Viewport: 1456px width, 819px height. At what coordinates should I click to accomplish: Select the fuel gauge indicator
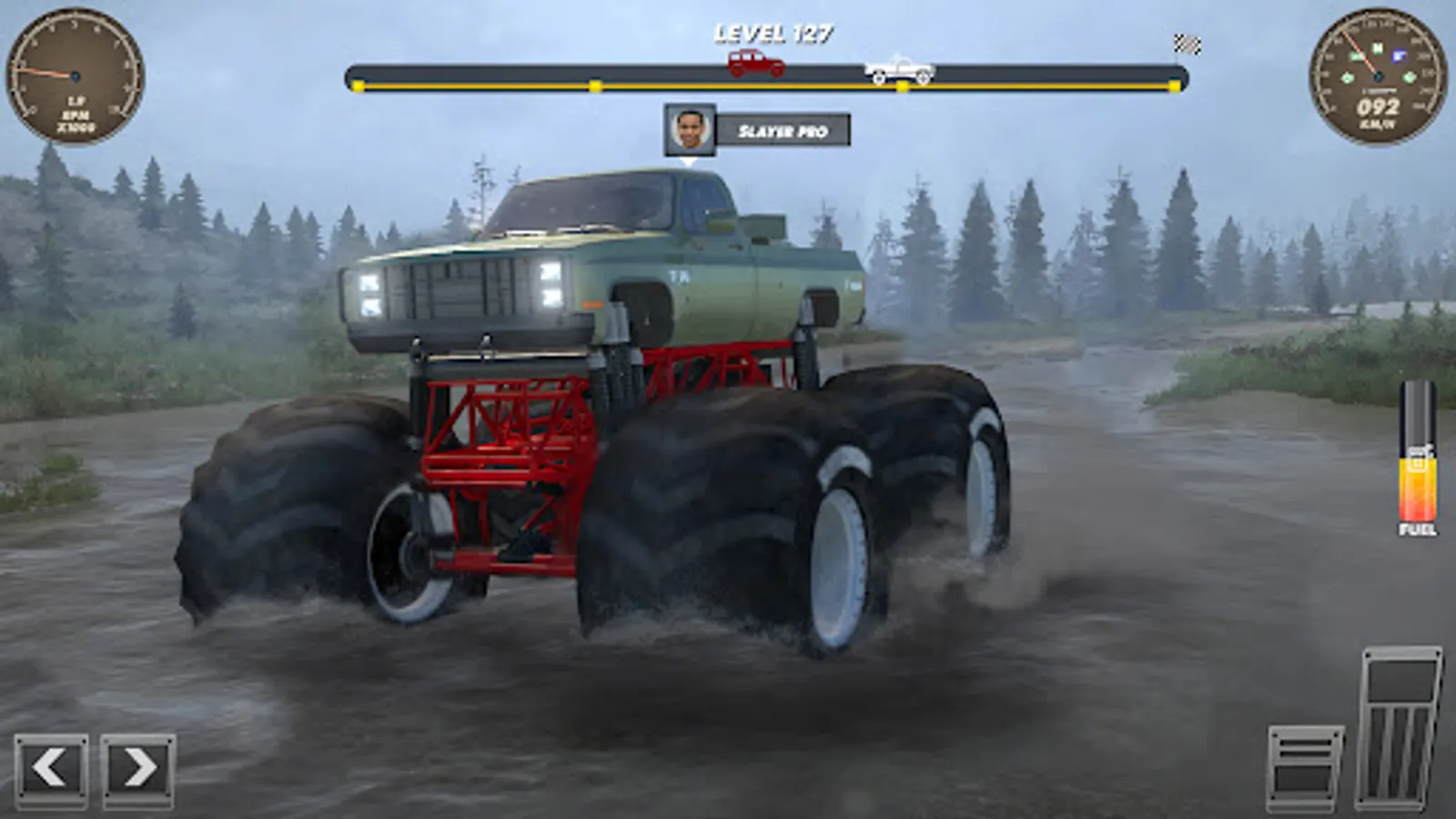point(1418,473)
